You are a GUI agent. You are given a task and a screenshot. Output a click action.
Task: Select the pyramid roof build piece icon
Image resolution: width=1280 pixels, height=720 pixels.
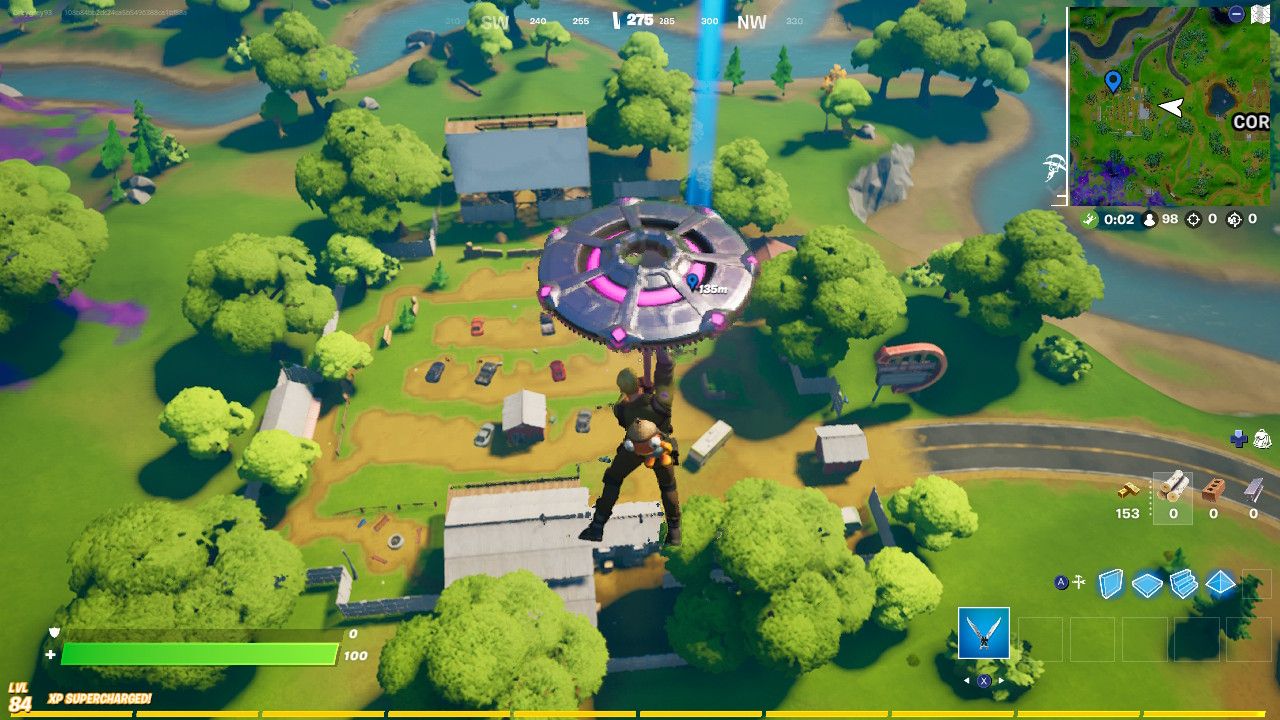click(1220, 582)
